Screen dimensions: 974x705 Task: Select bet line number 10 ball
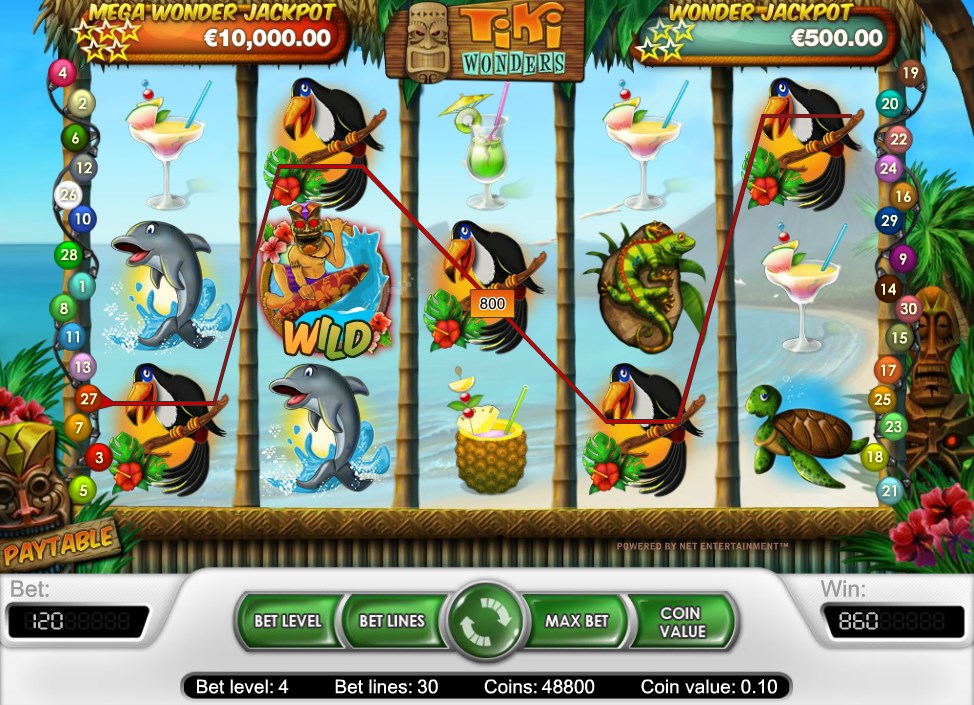pyautogui.click(x=83, y=218)
